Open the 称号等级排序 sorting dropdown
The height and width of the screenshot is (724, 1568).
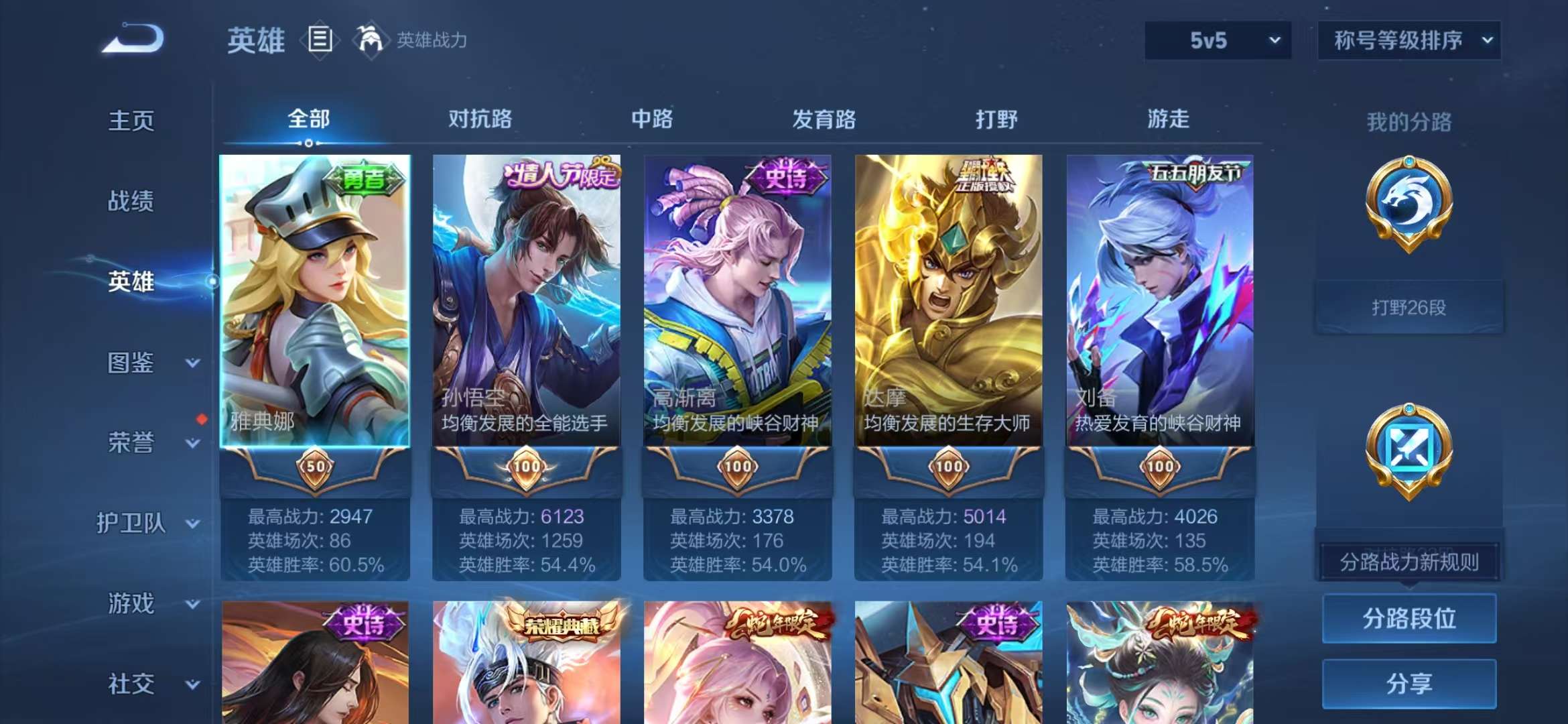(1409, 40)
